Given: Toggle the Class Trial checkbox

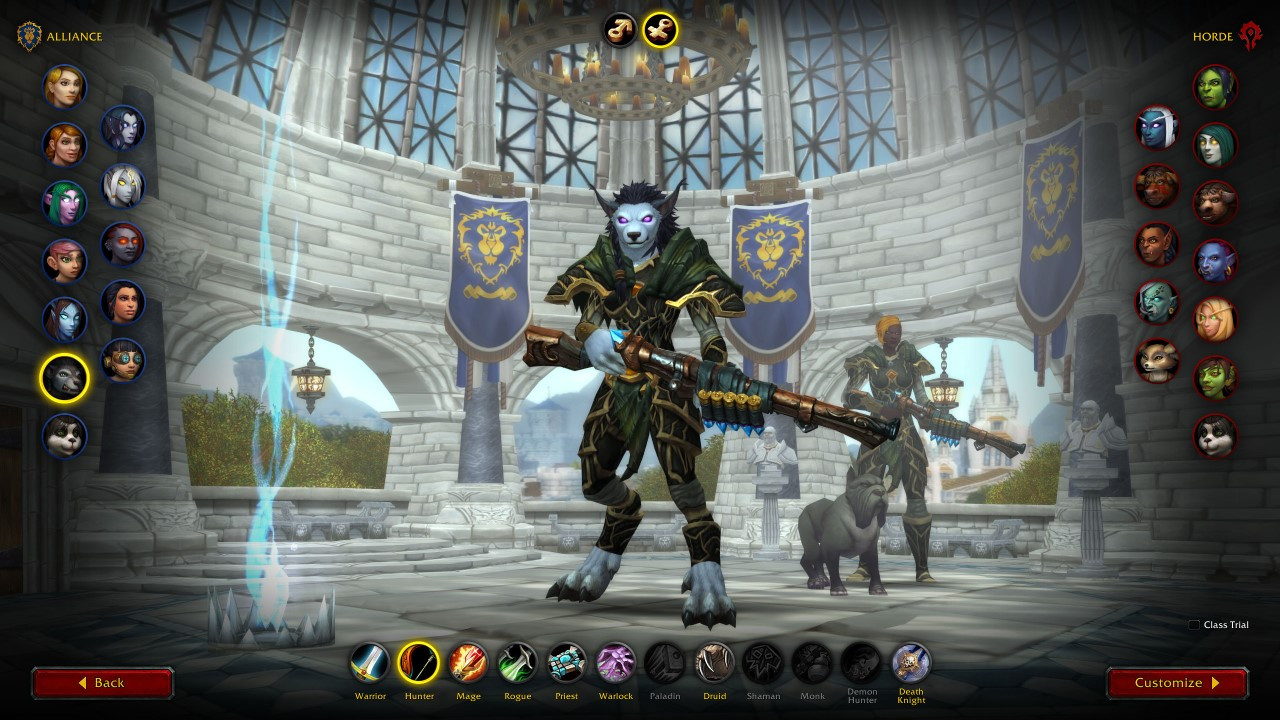Looking at the screenshot, I should tap(1194, 625).
